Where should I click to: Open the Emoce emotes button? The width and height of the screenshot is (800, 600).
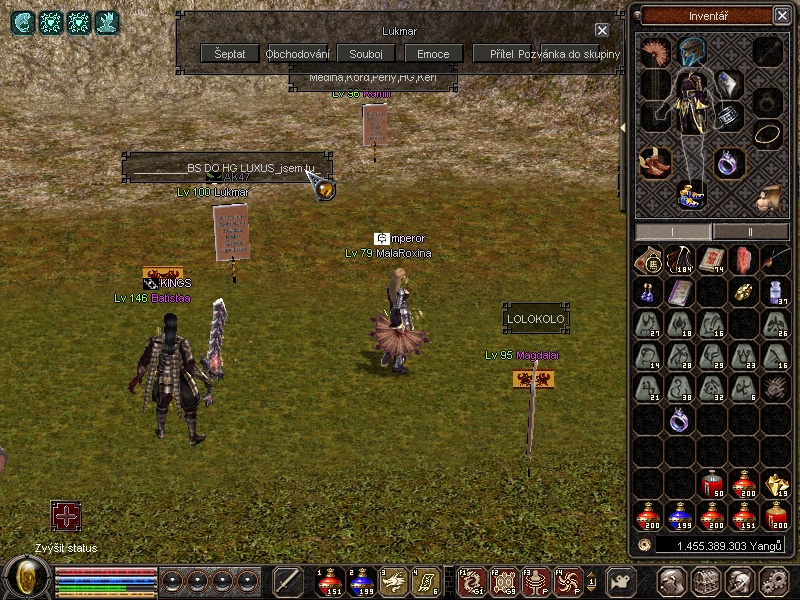tap(434, 54)
